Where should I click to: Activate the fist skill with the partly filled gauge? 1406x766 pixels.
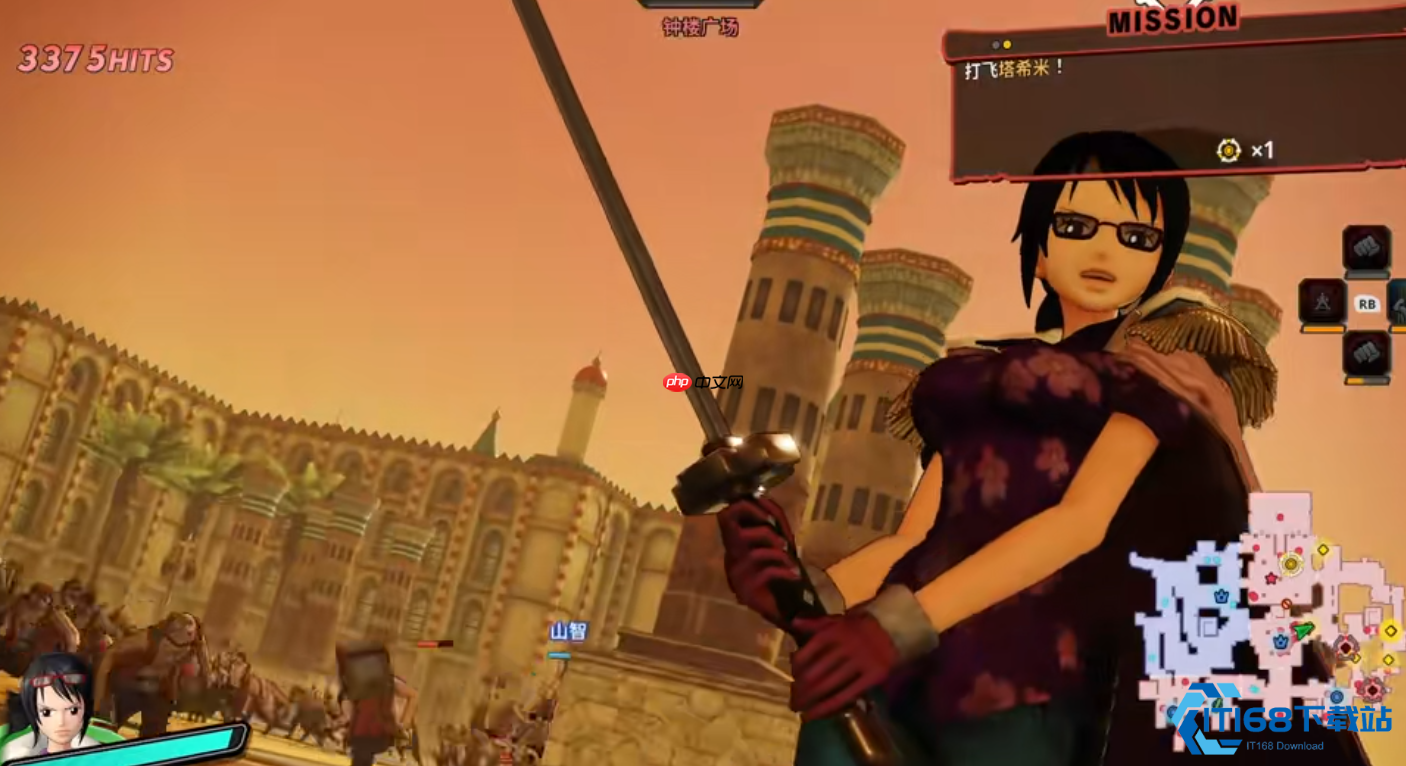click(1366, 354)
